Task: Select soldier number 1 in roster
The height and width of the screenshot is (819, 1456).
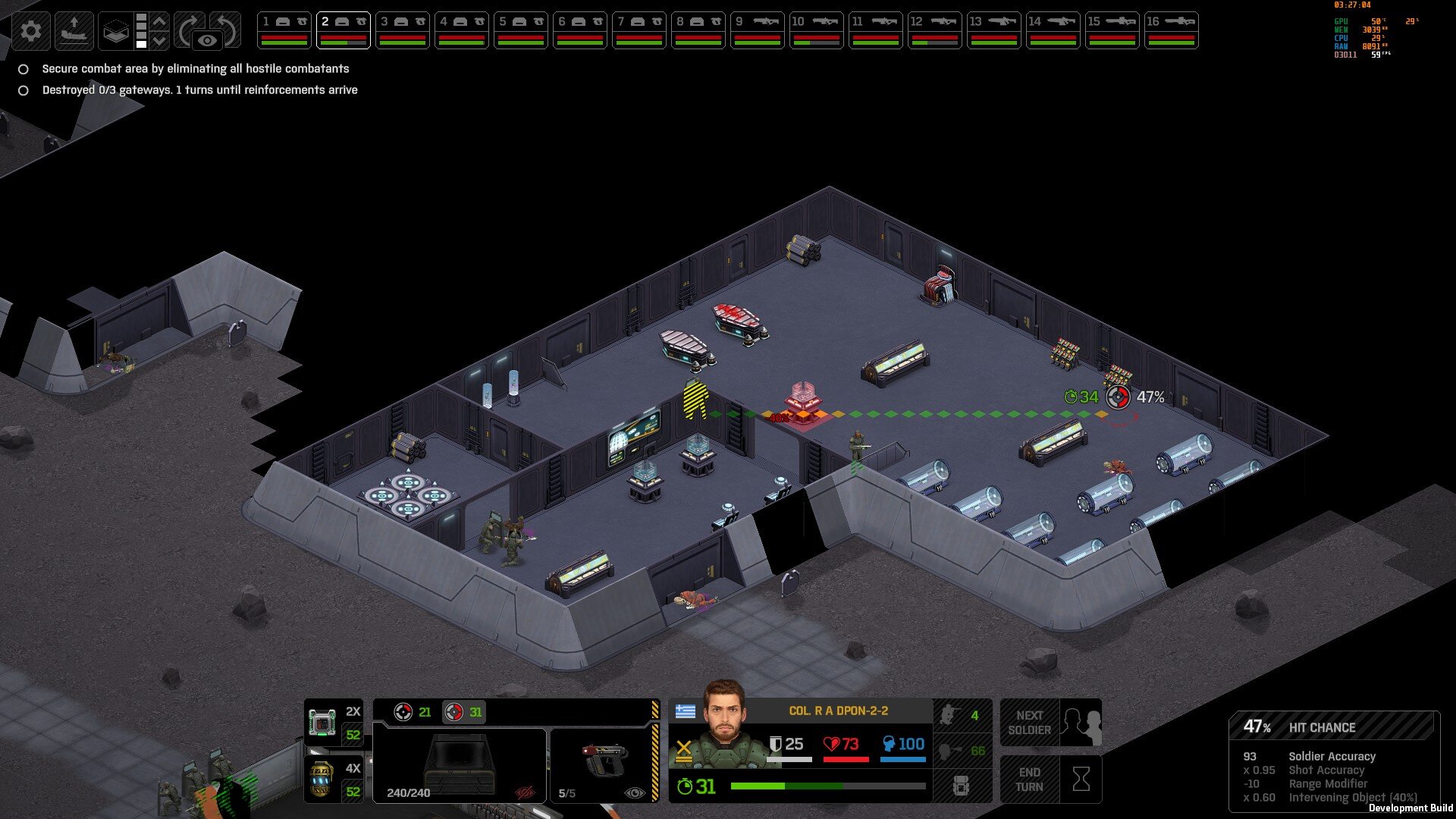Action: tap(284, 30)
